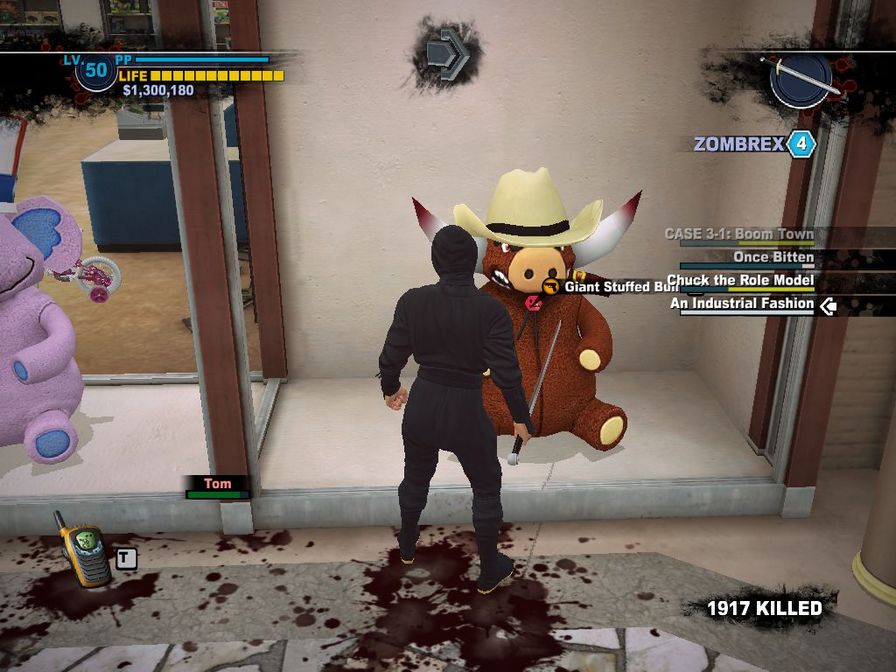Answer the yellow walkie-talkie call

pos(81,549)
